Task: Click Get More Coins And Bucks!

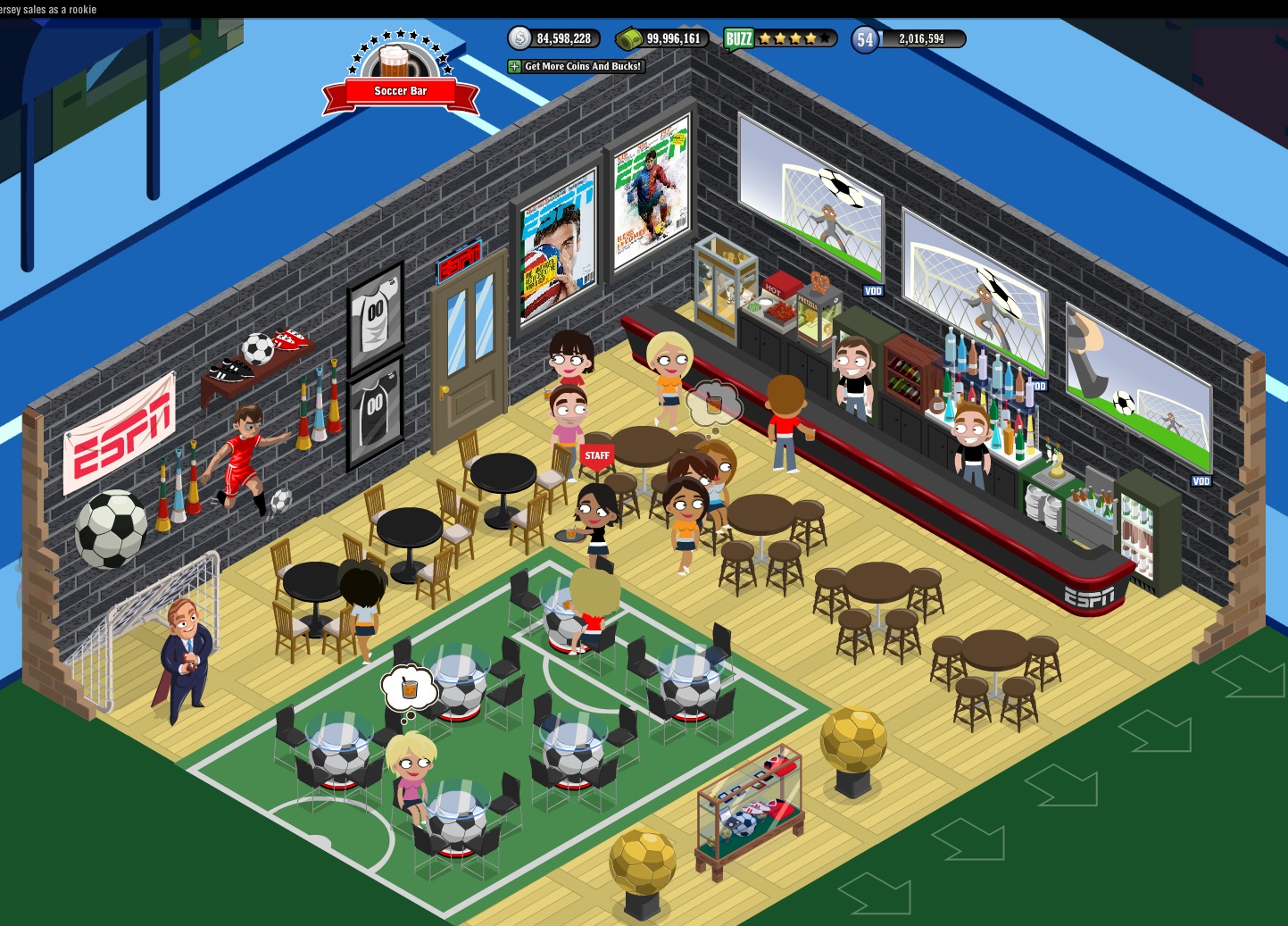Action: pyautogui.click(x=583, y=65)
